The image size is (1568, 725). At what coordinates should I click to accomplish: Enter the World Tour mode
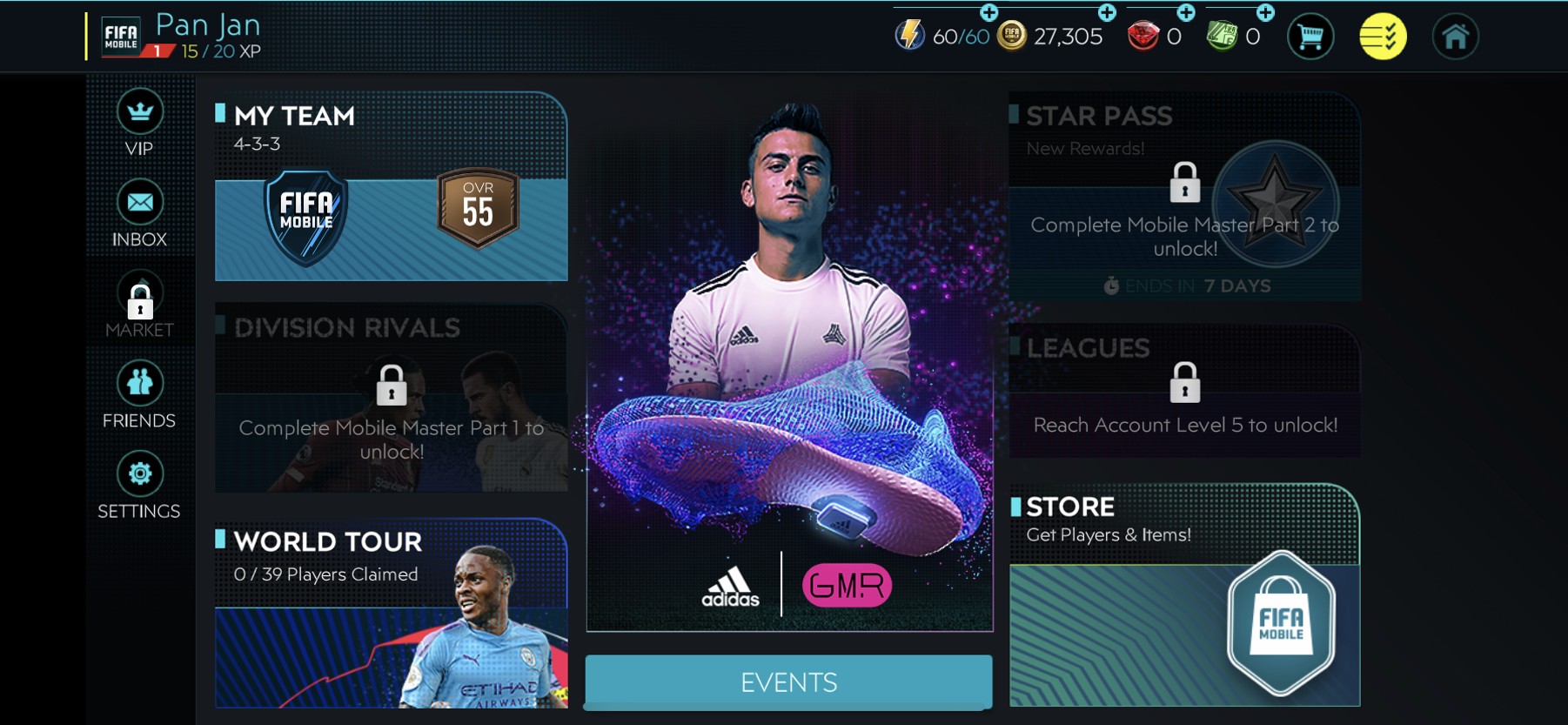coord(391,614)
